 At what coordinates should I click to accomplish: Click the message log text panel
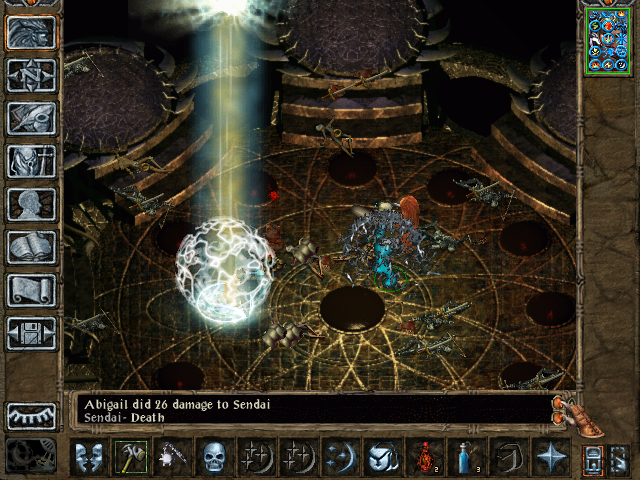coord(310,412)
